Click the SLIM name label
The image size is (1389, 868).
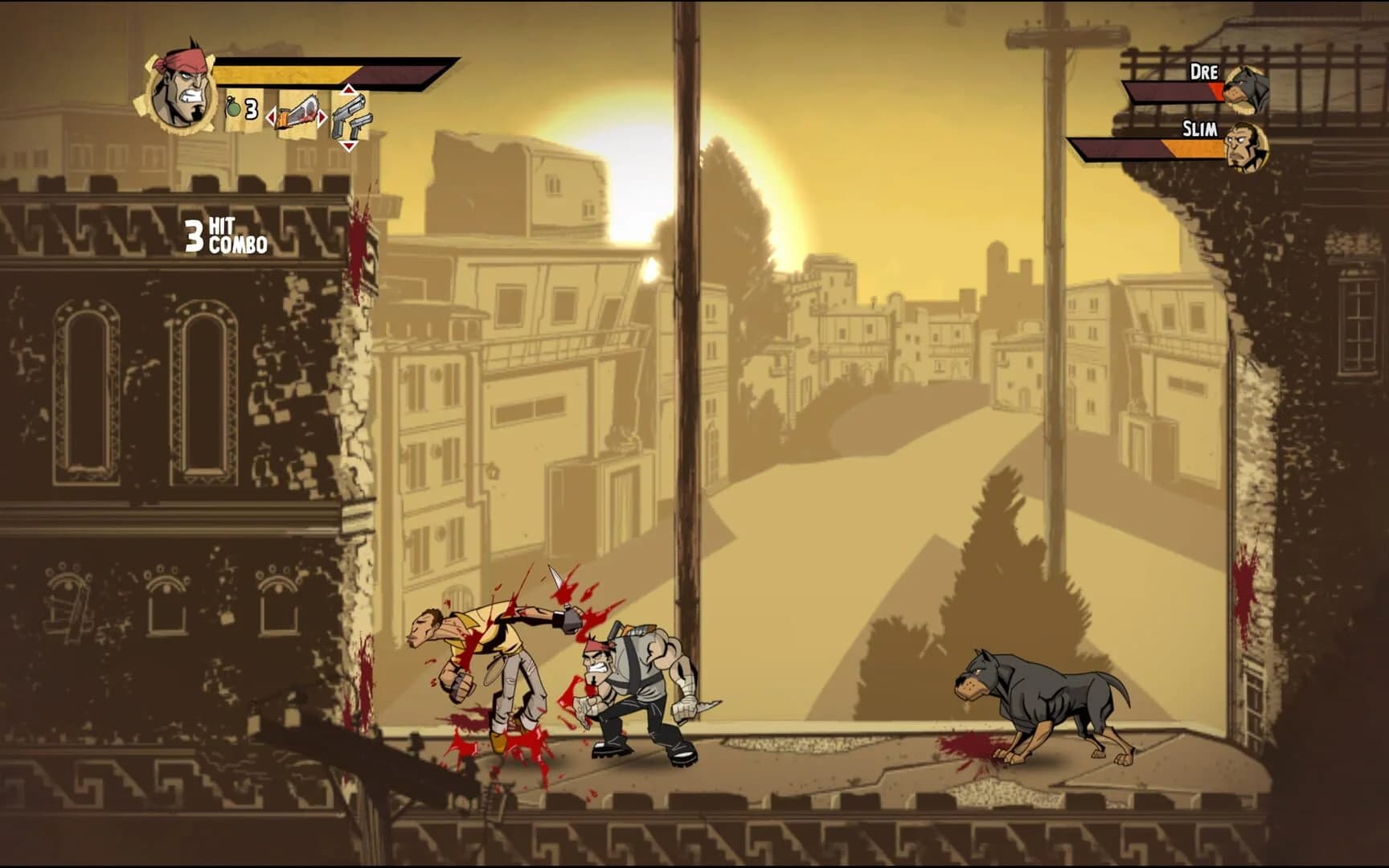coord(1200,129)
